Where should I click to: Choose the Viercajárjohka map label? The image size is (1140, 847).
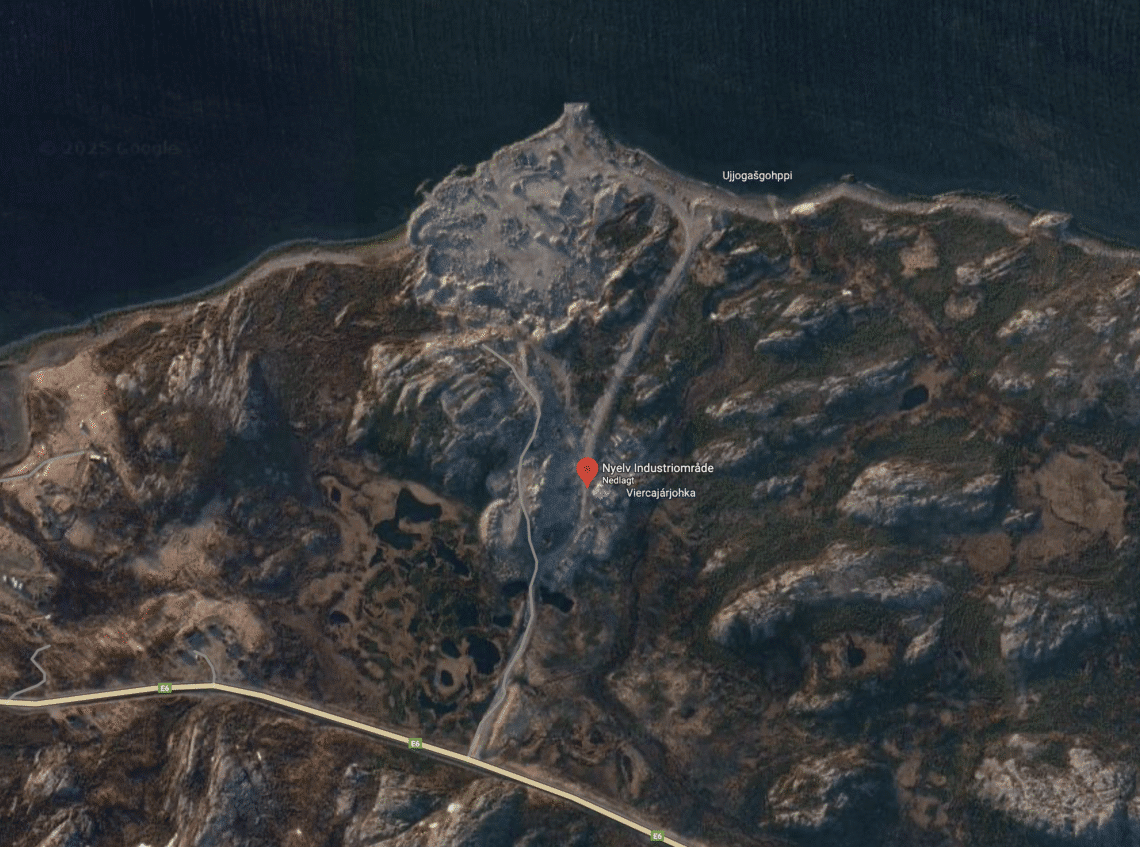[660, 493]
